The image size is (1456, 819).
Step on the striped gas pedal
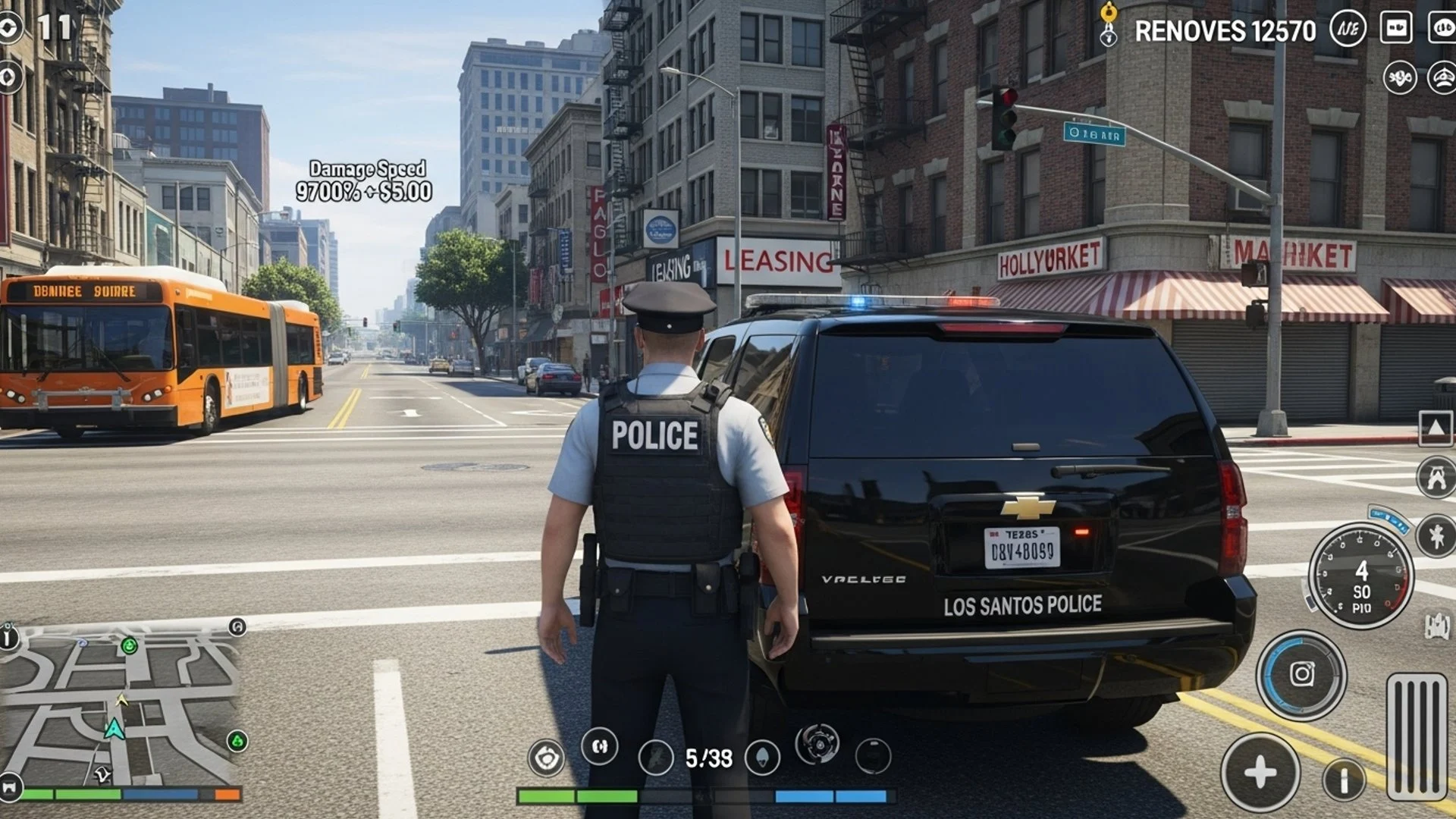[x=1416, y=736]
